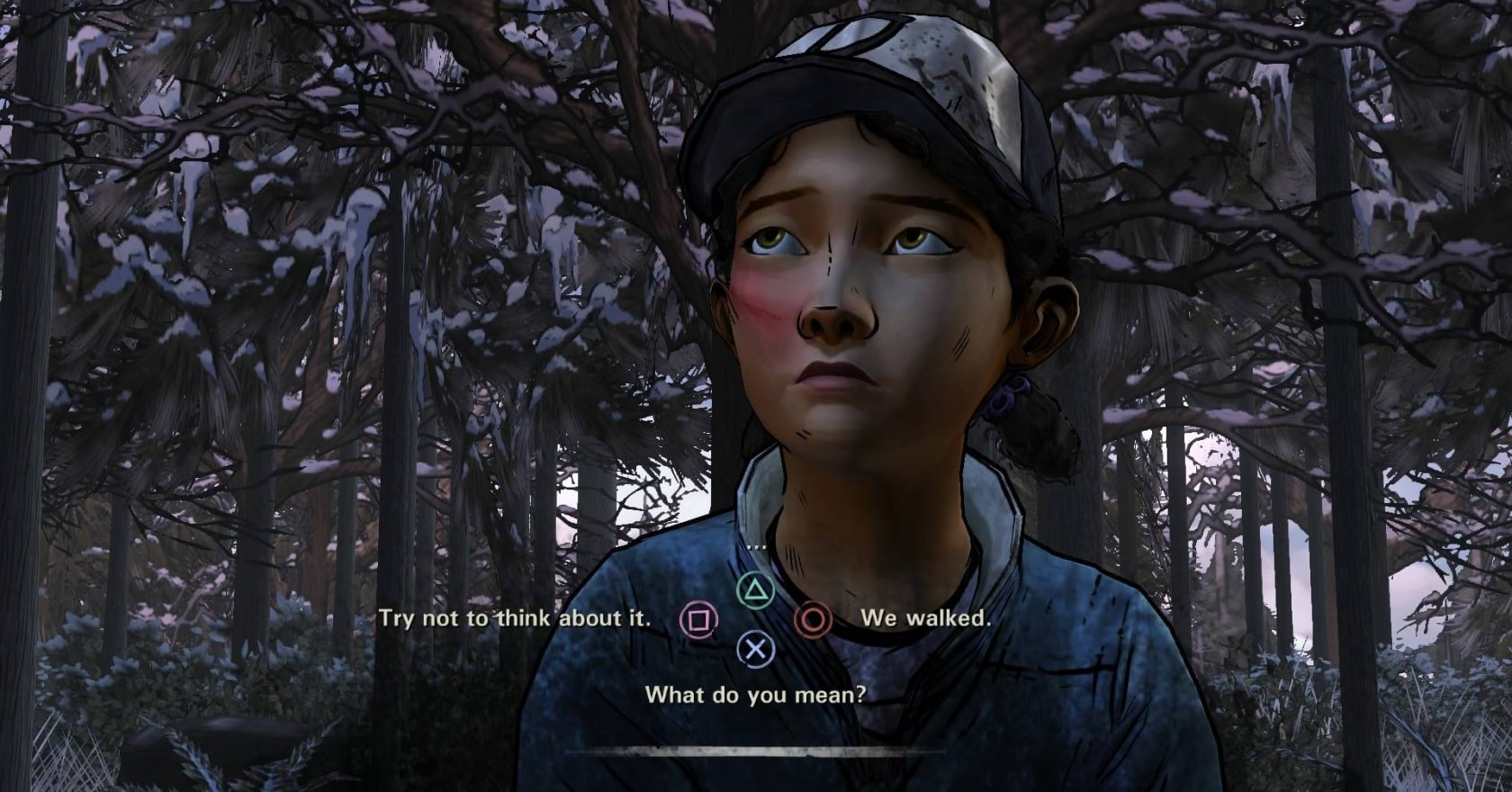Select the rightmost dialogue option
The image size is (1512, 792).
tap(927, 618)
